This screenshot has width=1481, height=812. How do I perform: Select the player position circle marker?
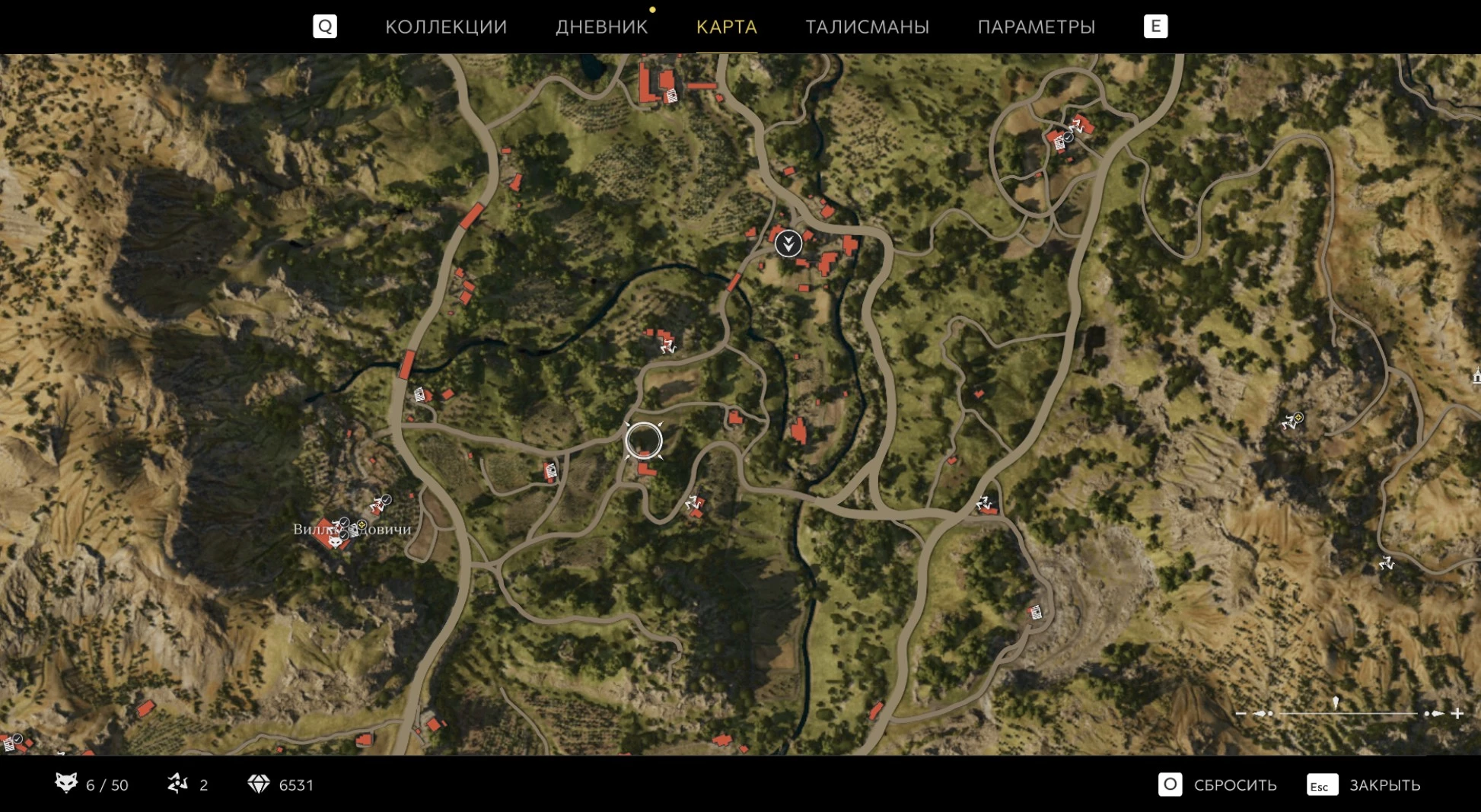coord(644,441)
